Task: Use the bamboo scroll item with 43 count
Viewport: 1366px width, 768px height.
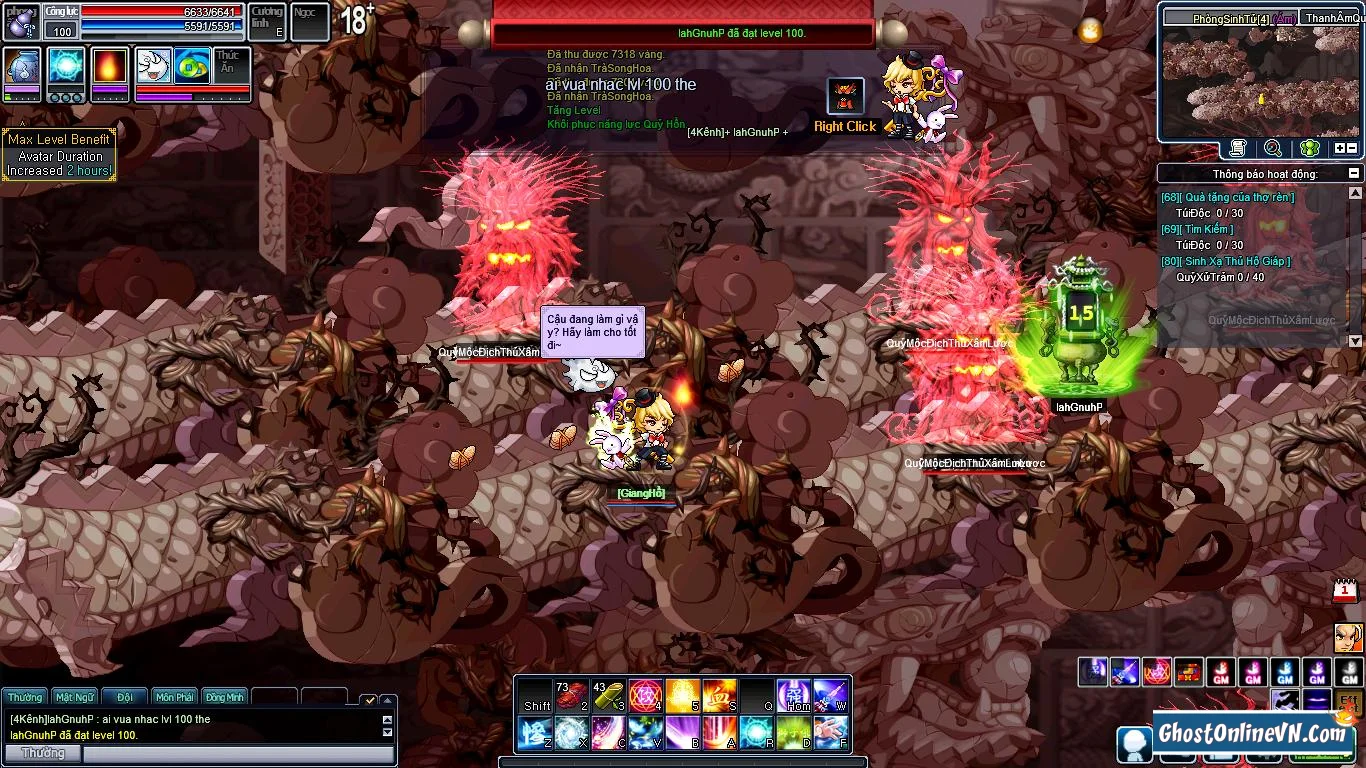Action: click(607, 696)
